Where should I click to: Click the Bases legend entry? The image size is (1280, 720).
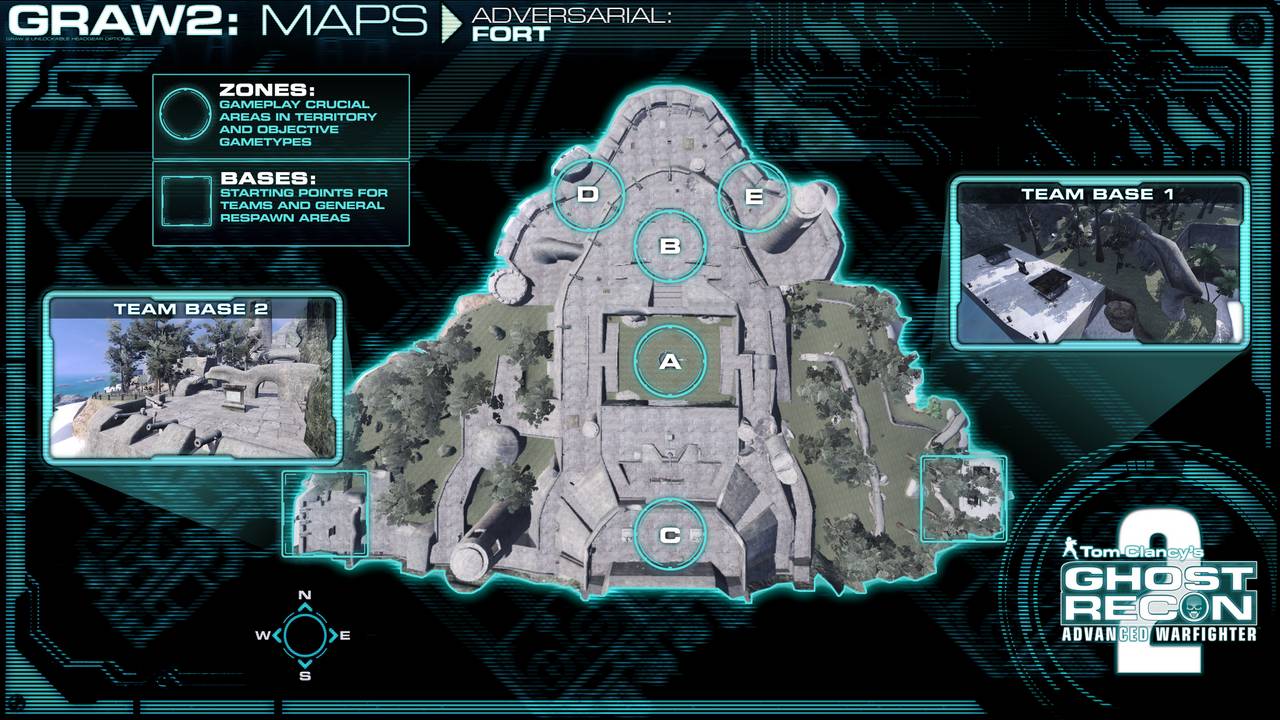tap(281, 204)
